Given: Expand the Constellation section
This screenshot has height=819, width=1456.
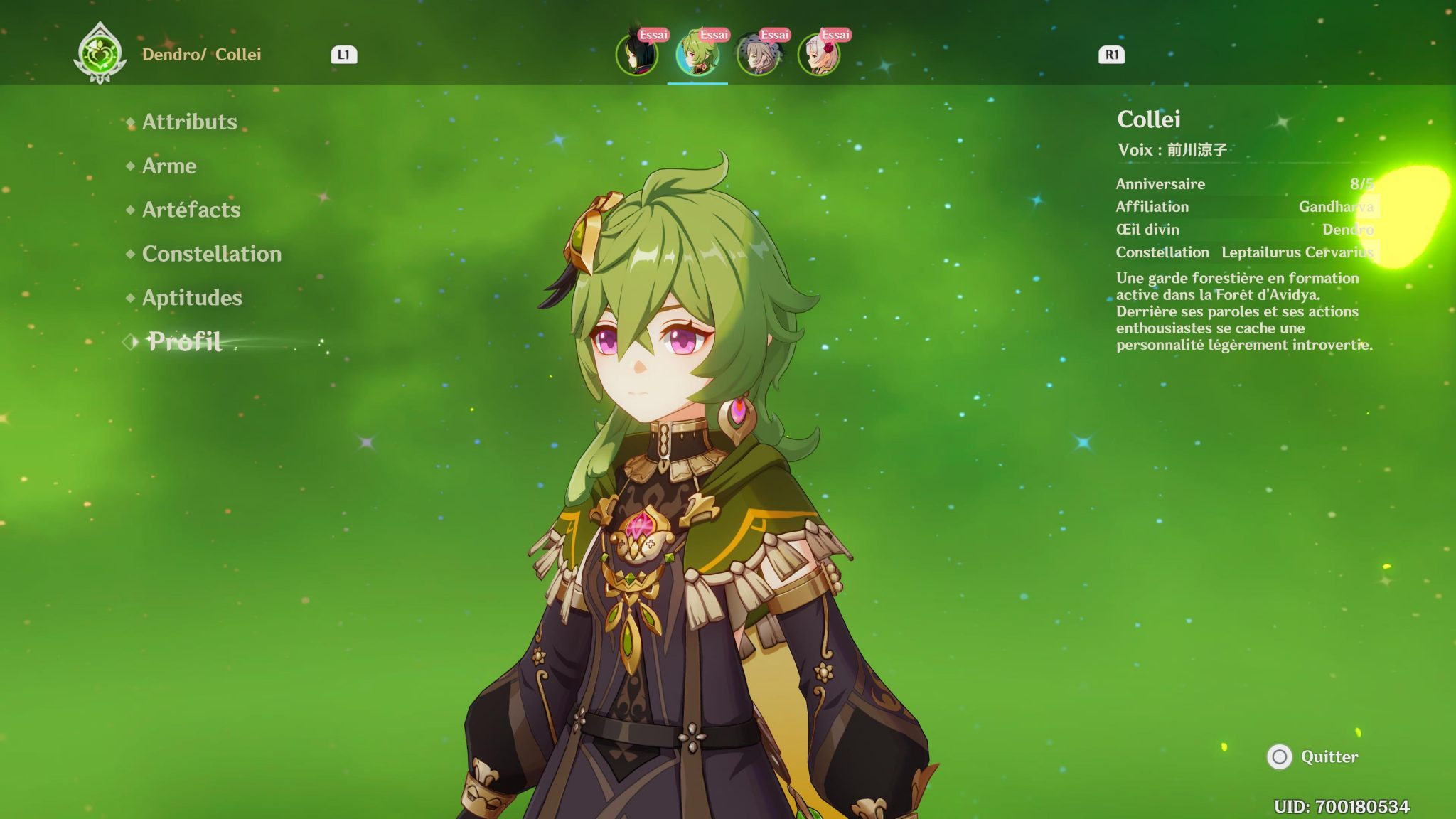Looking at the screenshot, I should pyautogui.click(x=210, y=254).
